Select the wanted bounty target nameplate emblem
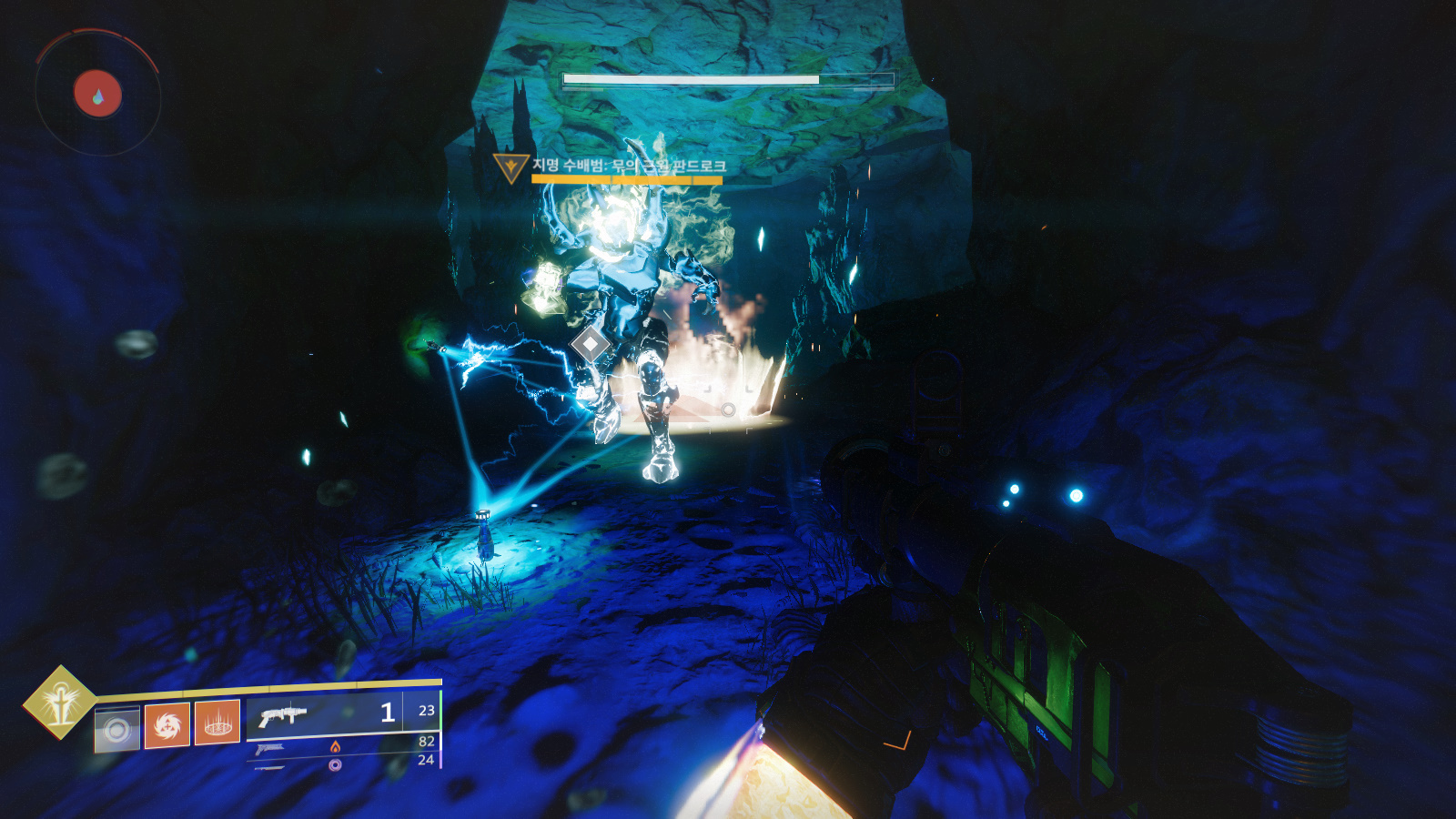The image size is (1456, 819). click(511, 167)
